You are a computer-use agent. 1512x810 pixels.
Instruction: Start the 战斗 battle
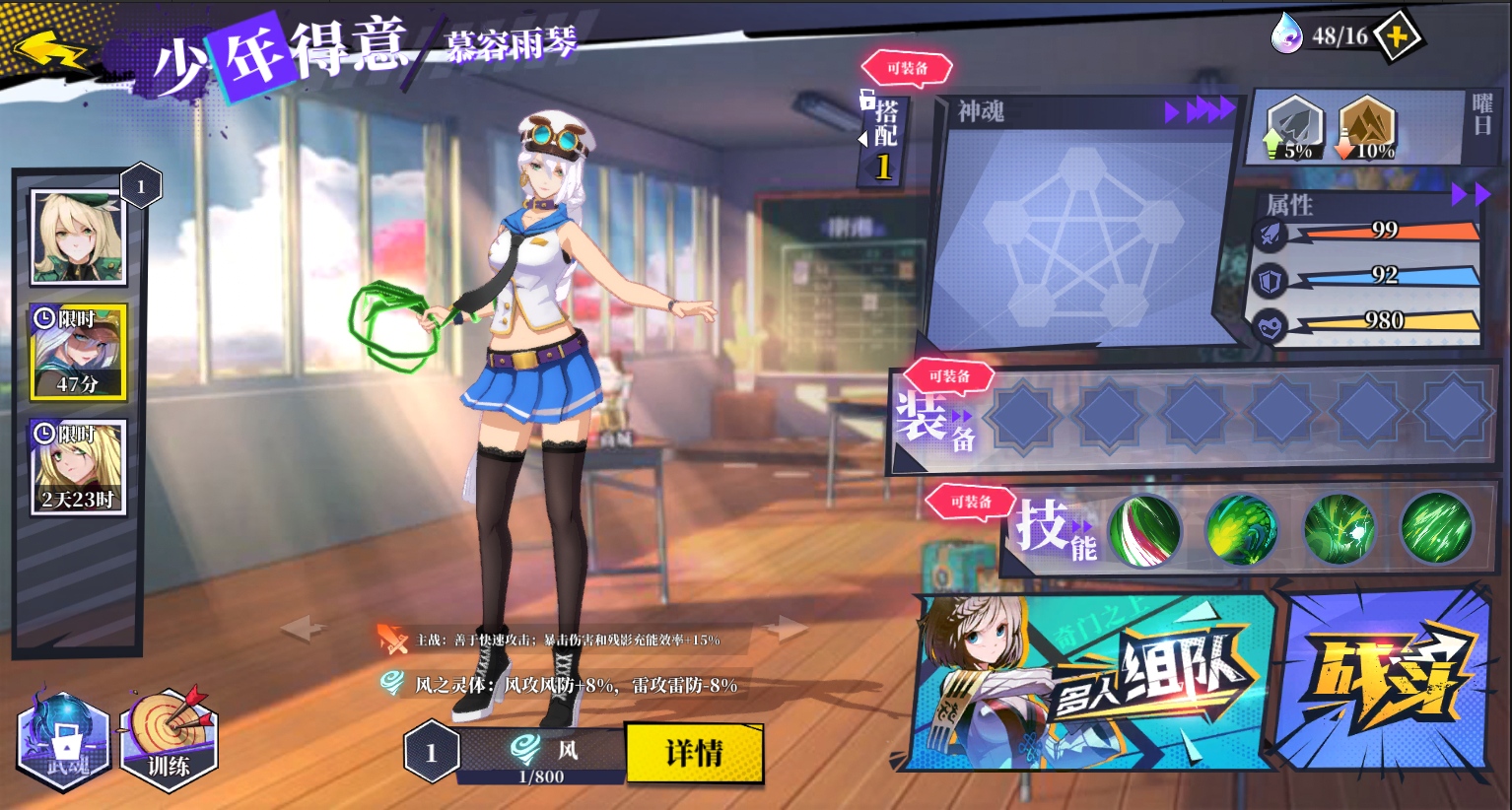tap(1388, 682)
